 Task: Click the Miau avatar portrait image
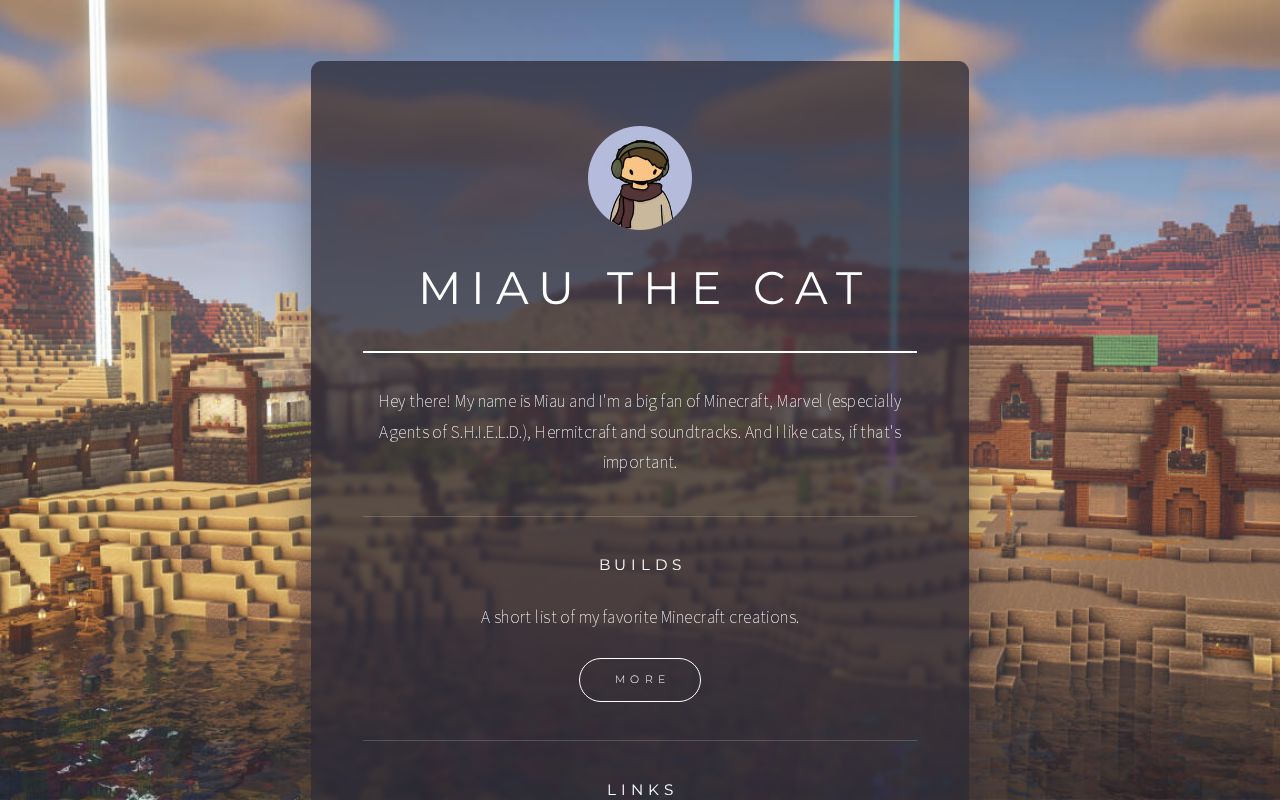[640, 178]
